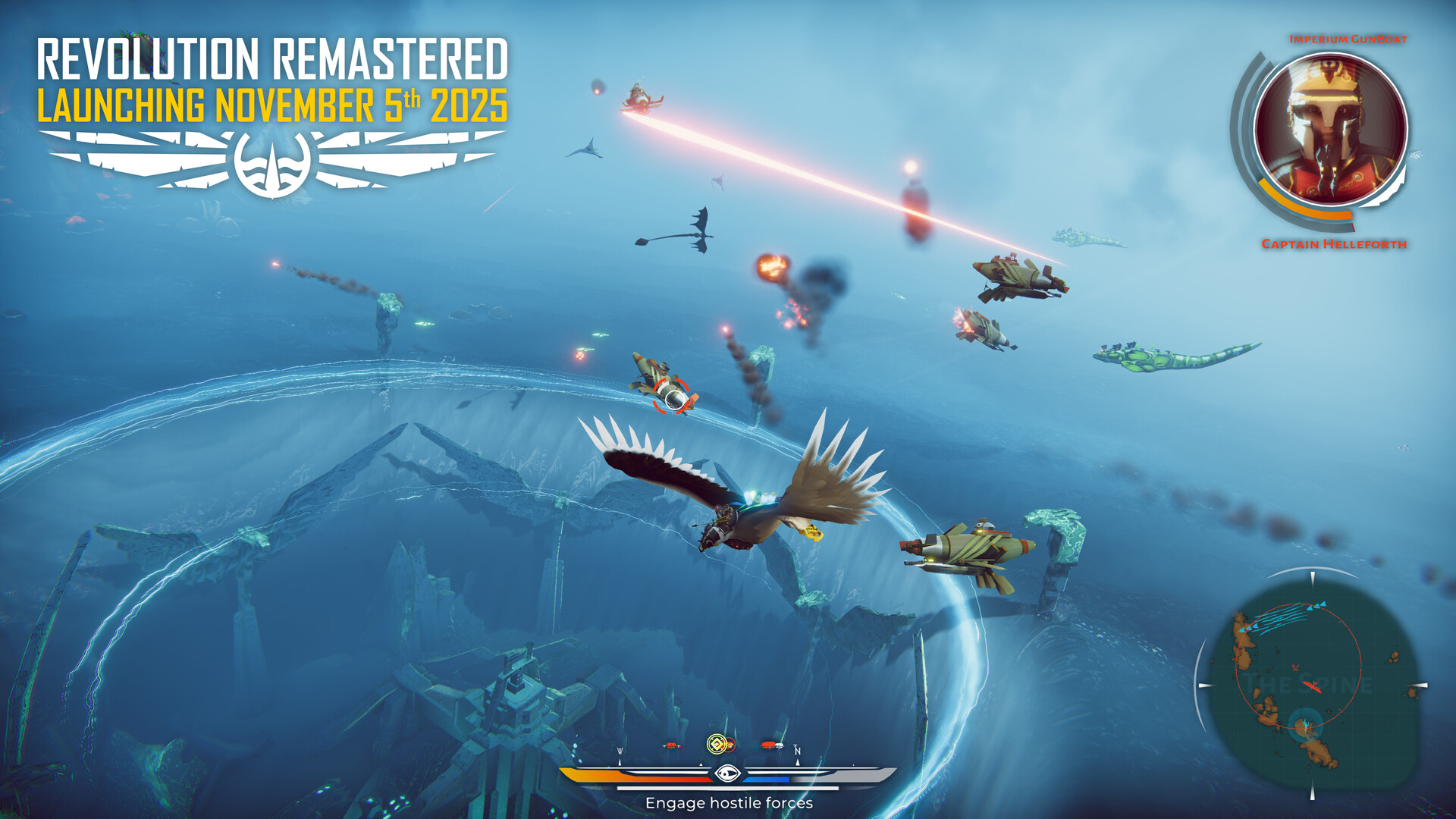The width and height of the screenshot is (1456, 819).
Task: Click the N north marker on the compass bar
Action: click(x=798, y=751)
